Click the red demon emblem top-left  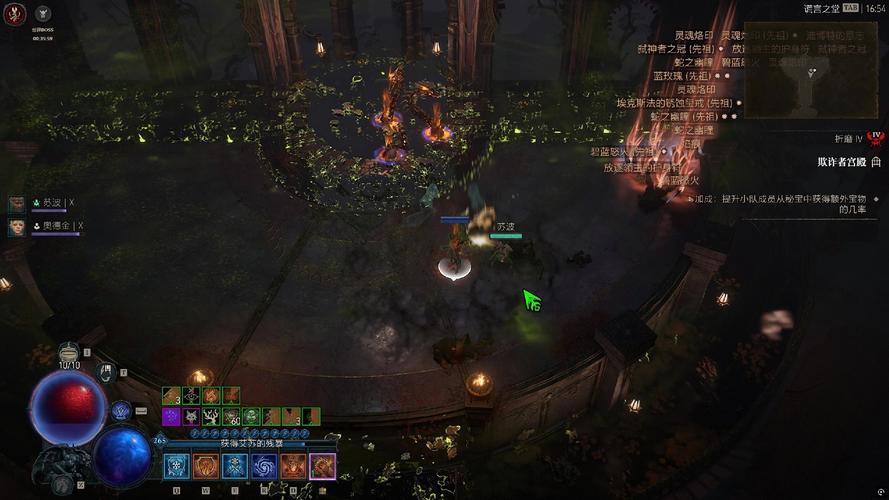12,12
